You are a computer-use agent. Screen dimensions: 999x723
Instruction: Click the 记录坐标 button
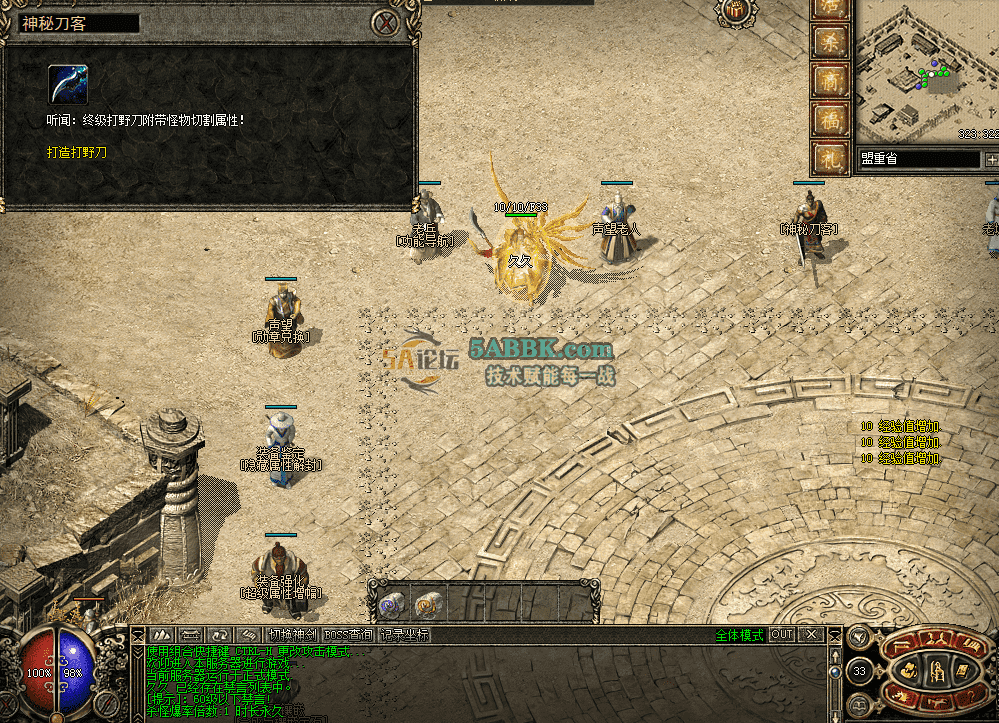[x=404, y=635]
